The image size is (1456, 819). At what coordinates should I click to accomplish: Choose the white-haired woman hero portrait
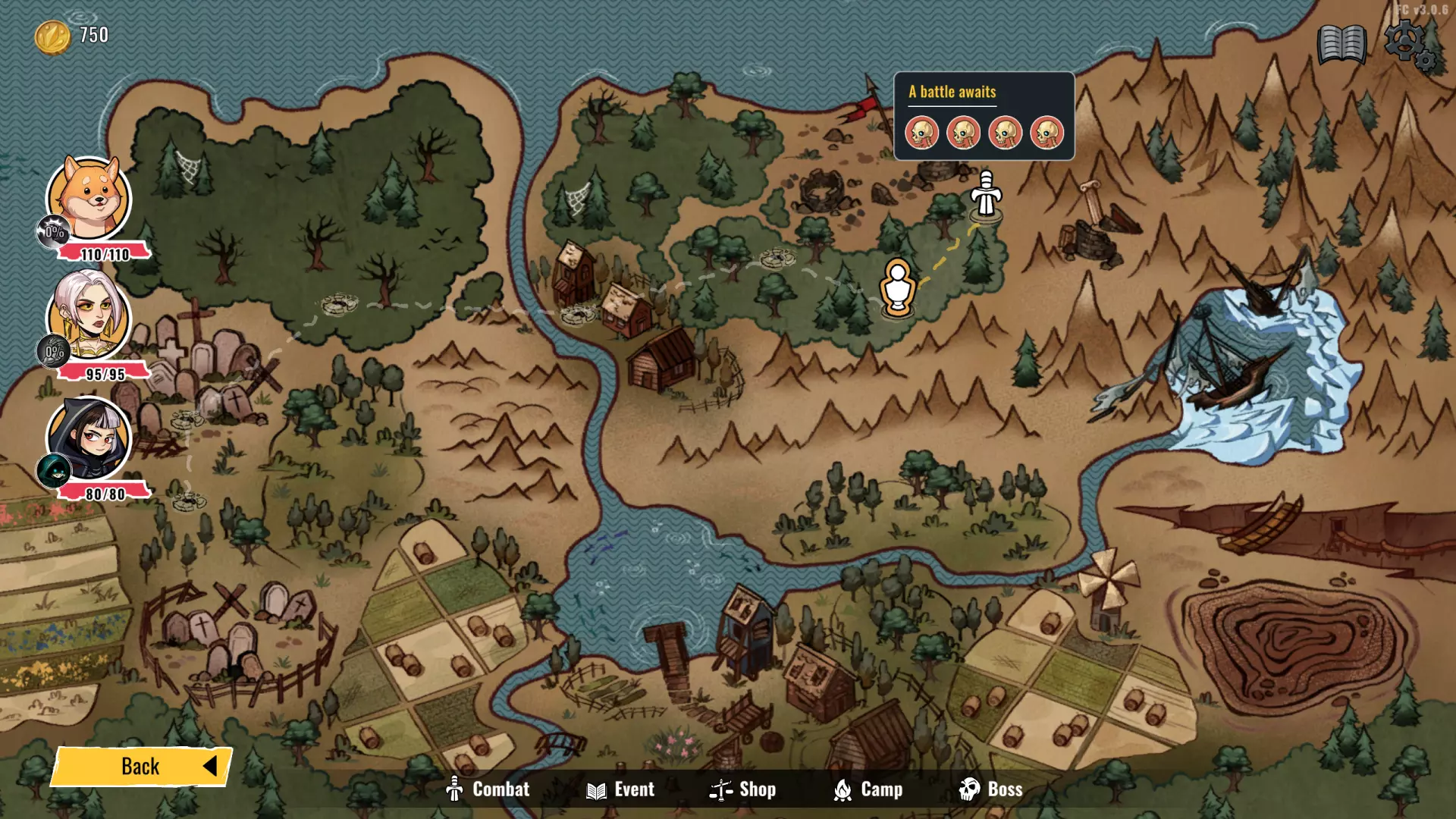pyautogui.click(x=89, y=316)
